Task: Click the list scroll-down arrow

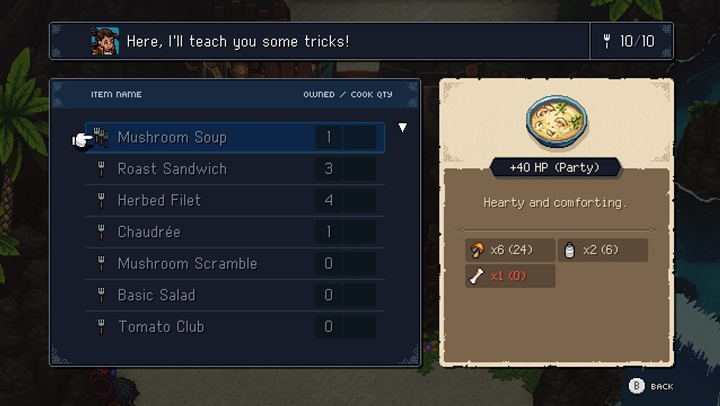Action: point(403,128)
